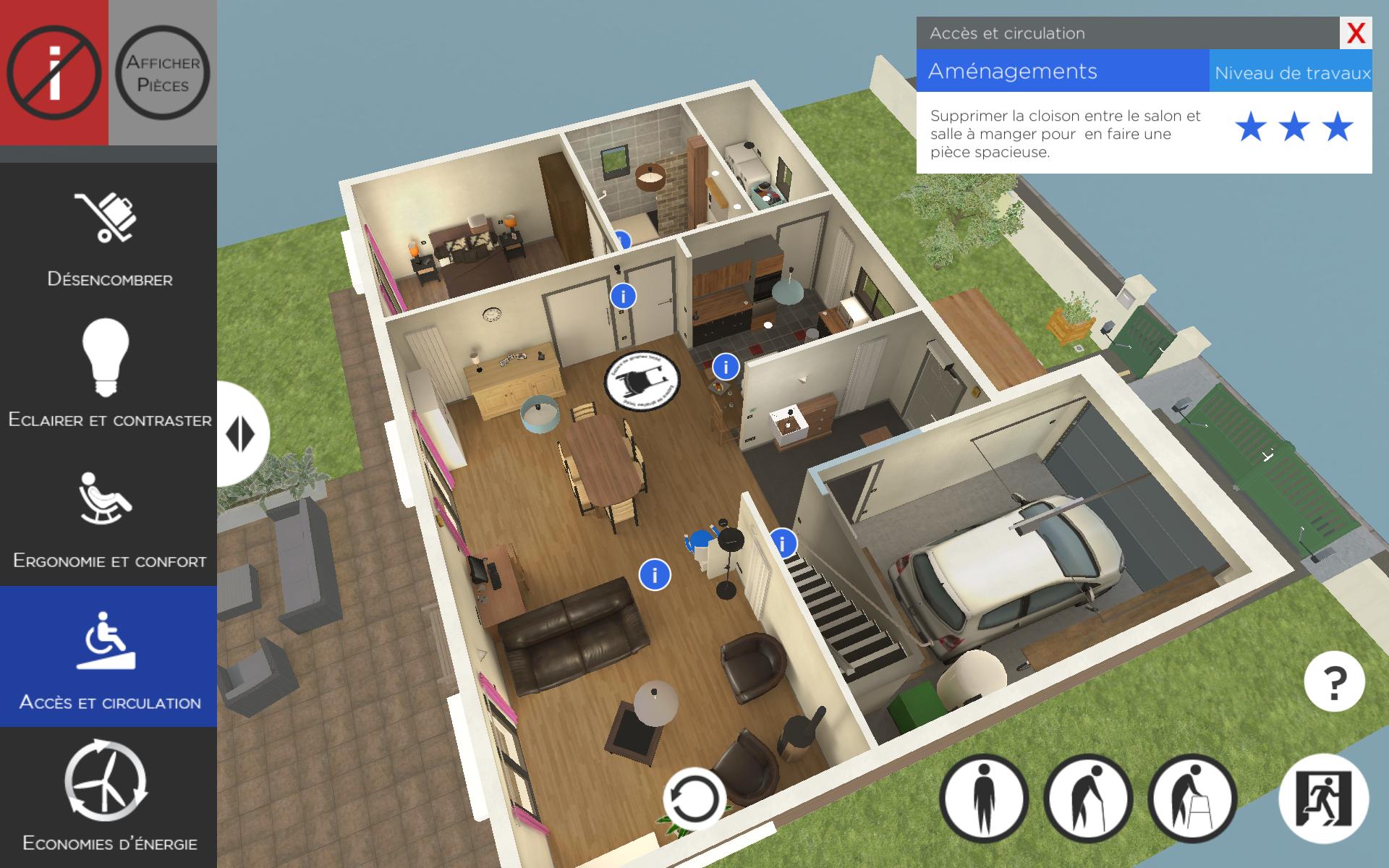Reset the view with the circular arrow
The width and height of the screenshot is (1389, 868).
694,799
